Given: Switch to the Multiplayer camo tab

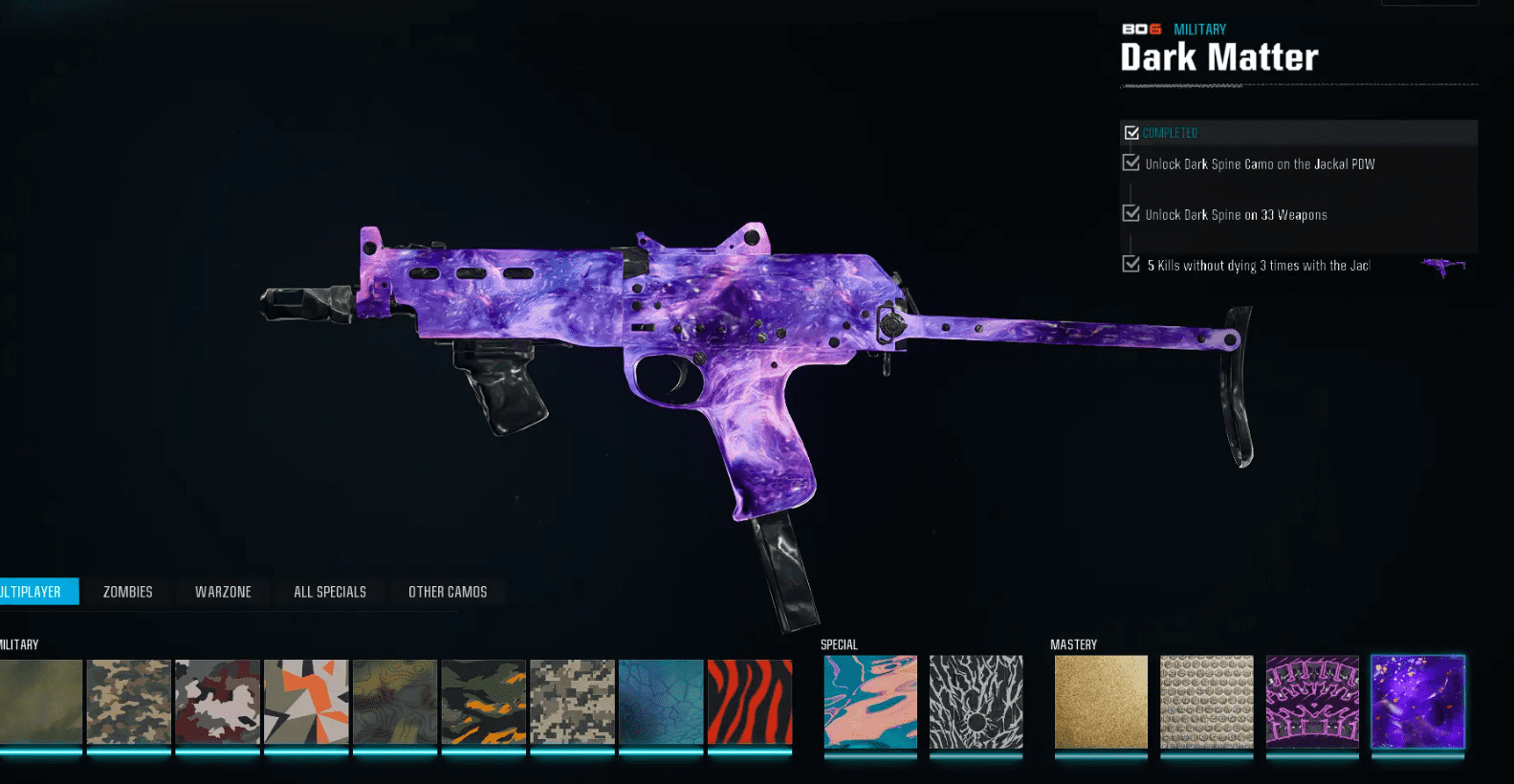Looking at the screenshot, I should click(x=34, y=592).
